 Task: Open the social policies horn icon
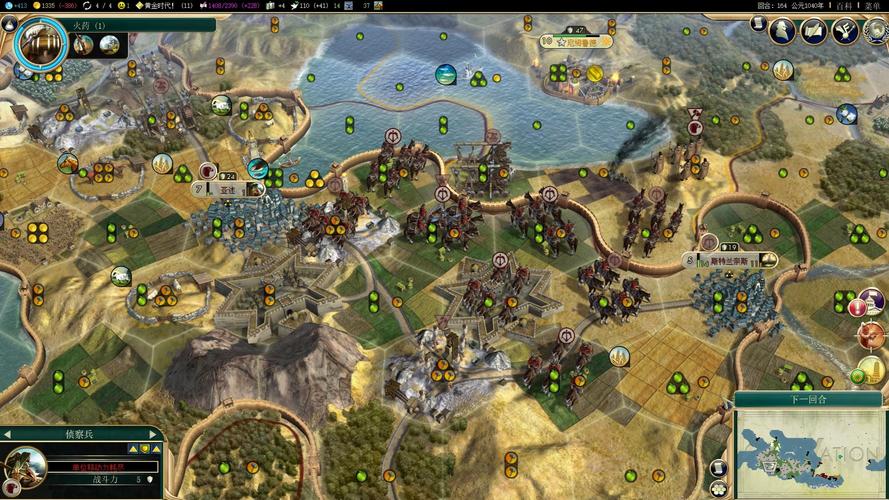[x=846, y=30]
